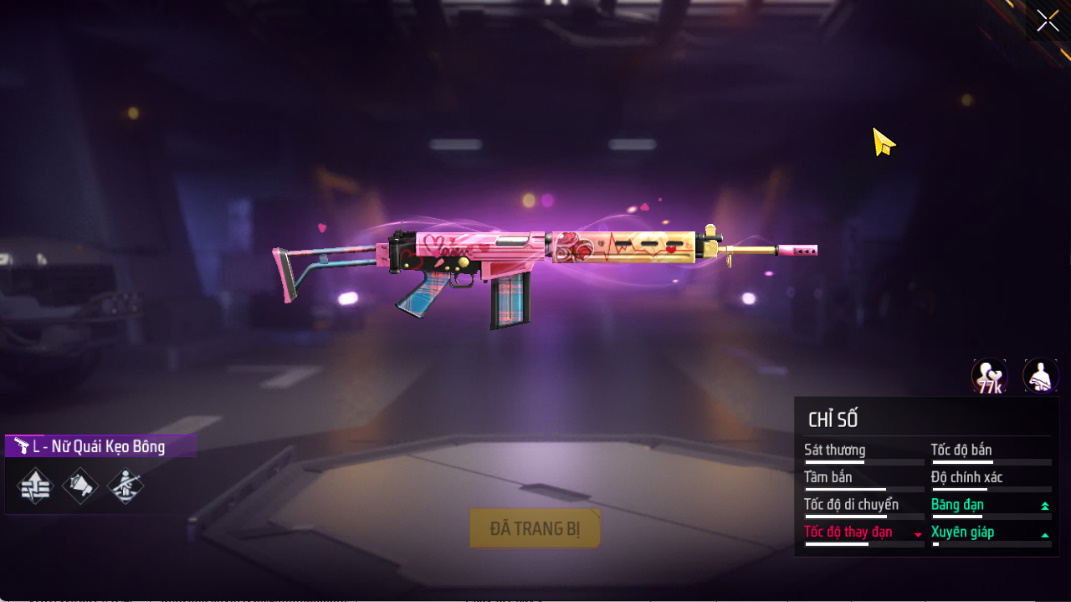Screen dimensions: 1071x602
Task: Open the character holding weapon preview icon
Action: coord(1040,377)
